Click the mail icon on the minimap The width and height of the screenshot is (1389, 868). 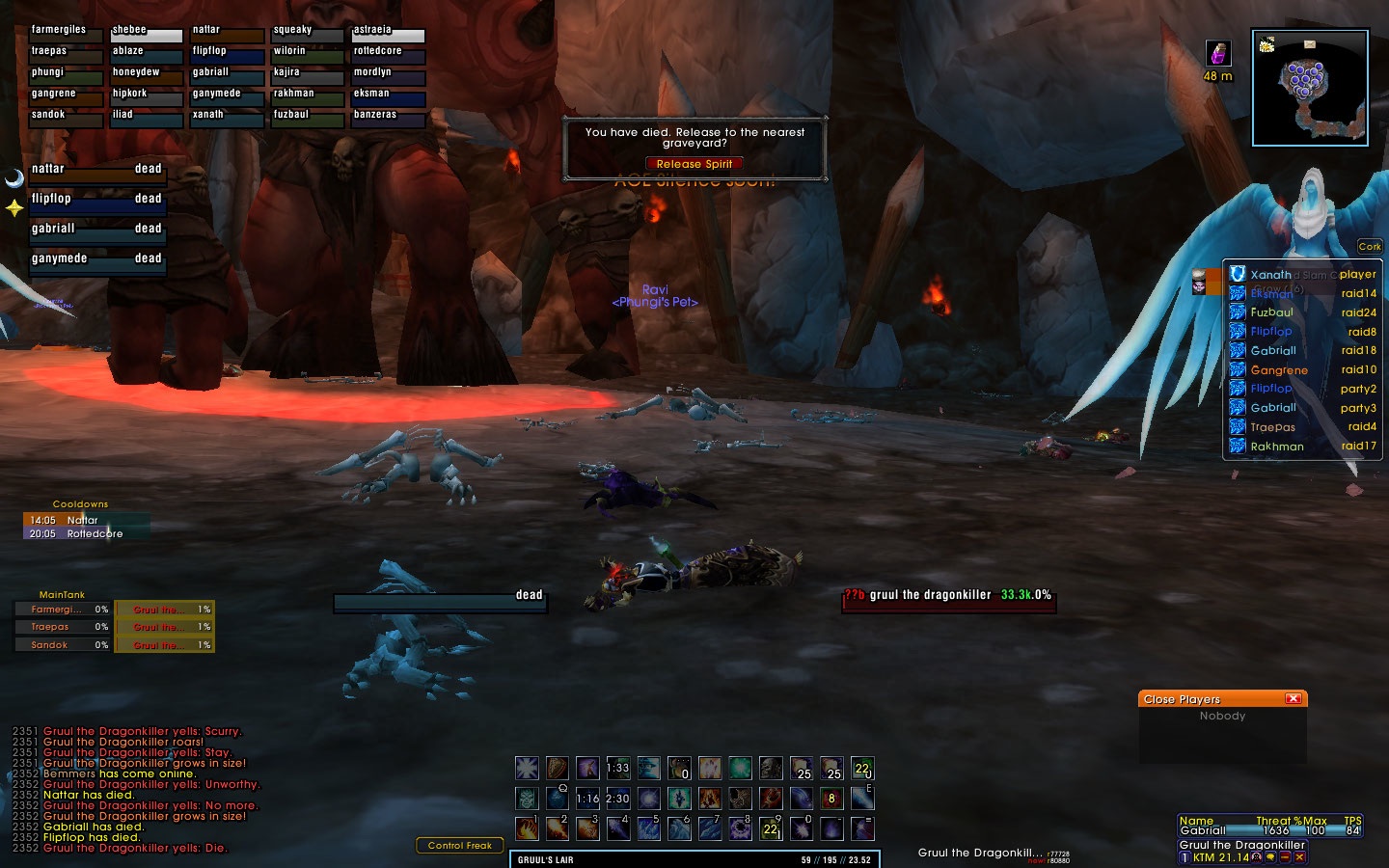click(1309, 43)
